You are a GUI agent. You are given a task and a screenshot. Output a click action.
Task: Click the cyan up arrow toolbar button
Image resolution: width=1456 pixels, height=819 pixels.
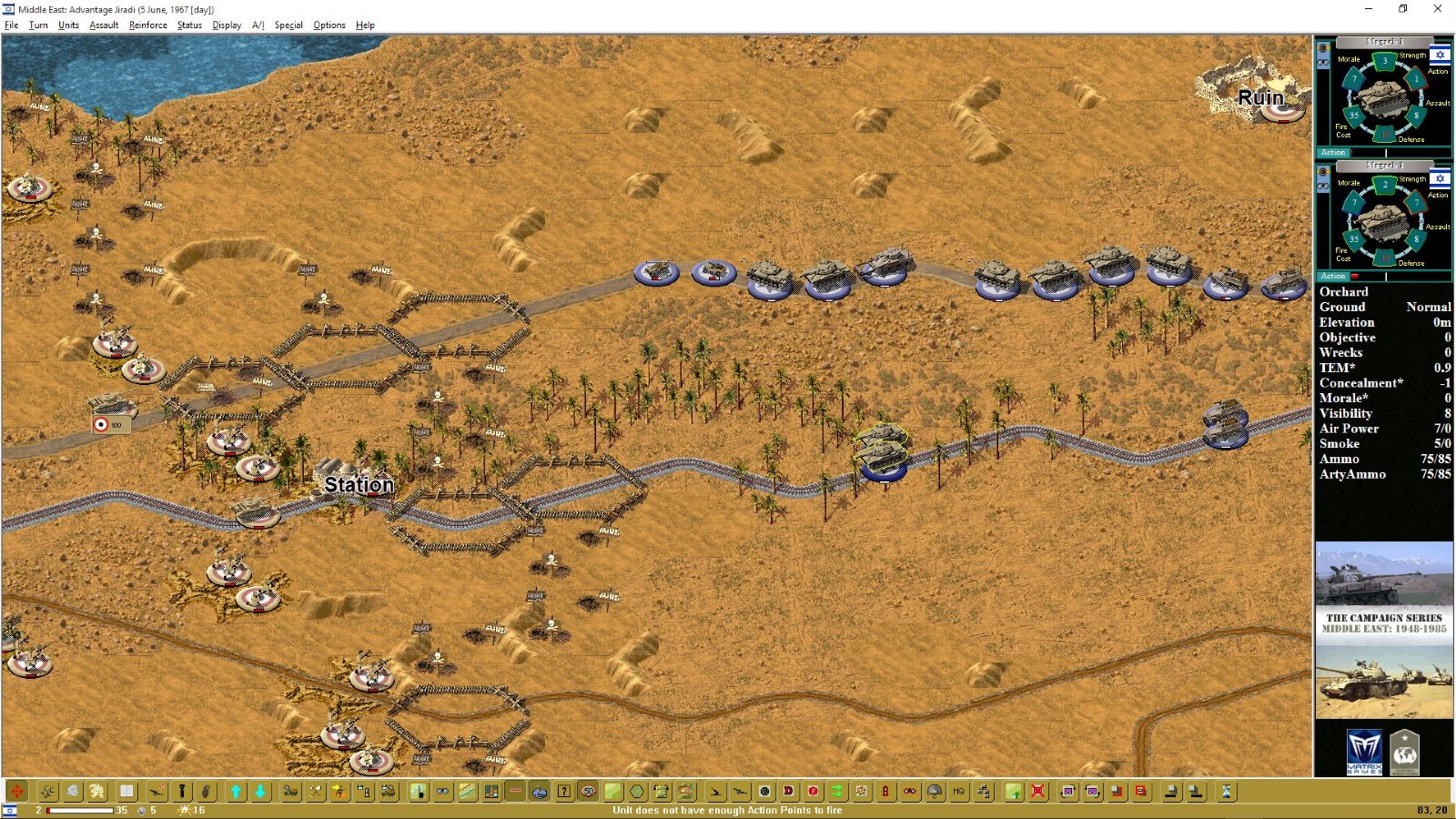pyautogui.click(x=236, y=792)
